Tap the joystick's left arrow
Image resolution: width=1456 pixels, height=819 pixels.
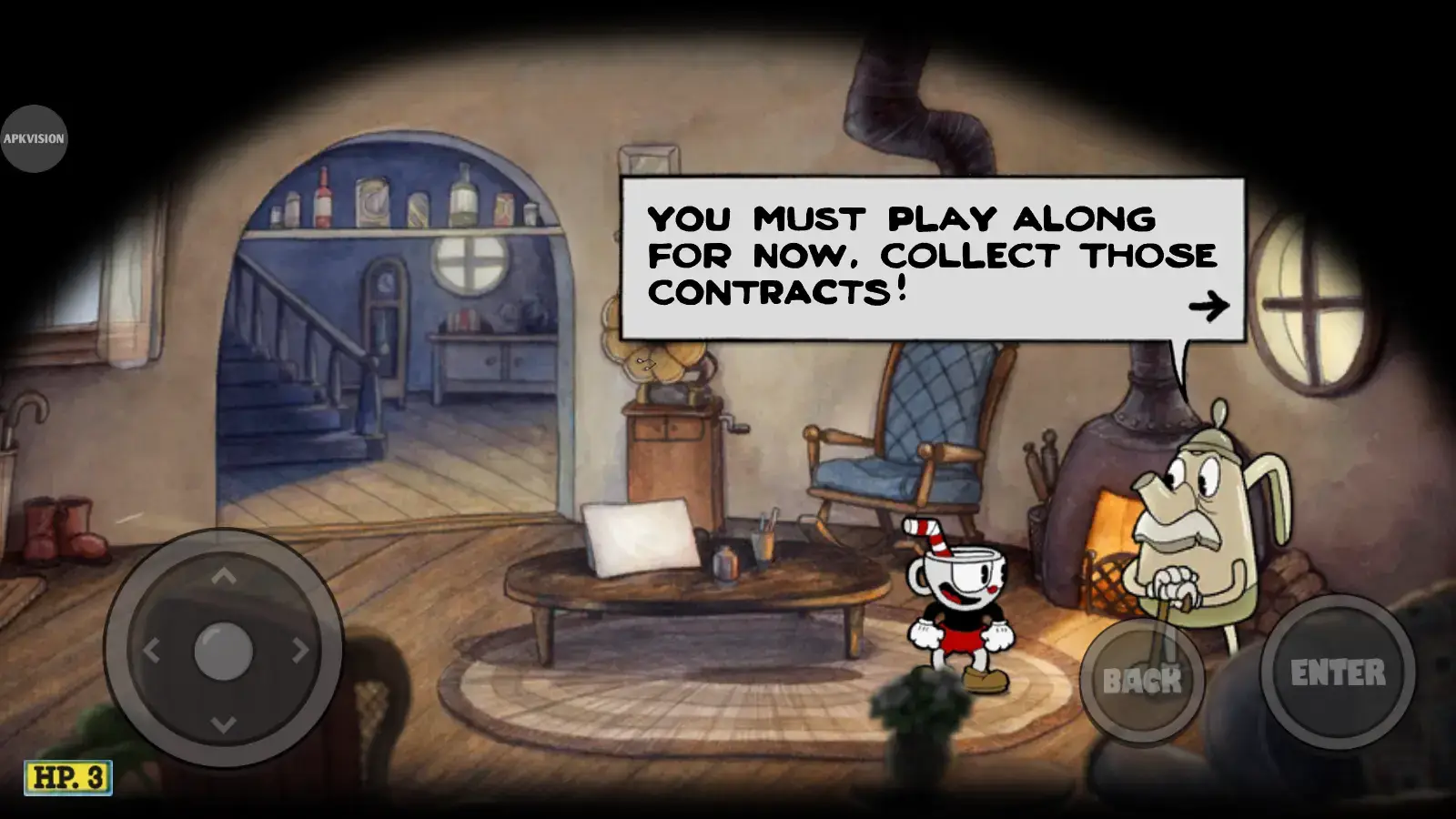[151, 651]
